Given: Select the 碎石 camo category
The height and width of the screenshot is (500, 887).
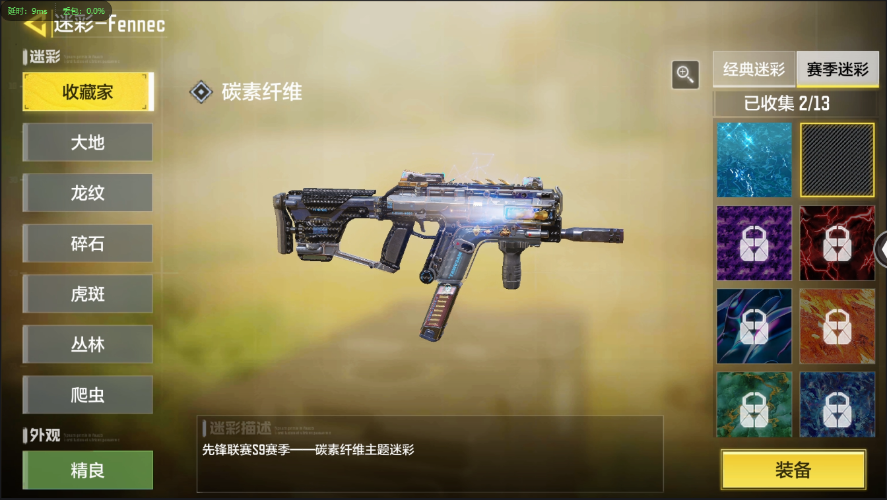Looking at the screenshot, I should point(88,243).
